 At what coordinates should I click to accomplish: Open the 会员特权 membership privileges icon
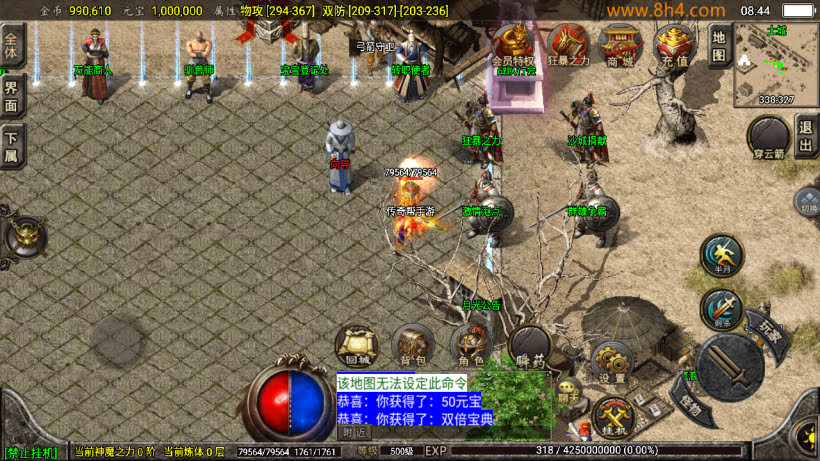coord(515,46)
